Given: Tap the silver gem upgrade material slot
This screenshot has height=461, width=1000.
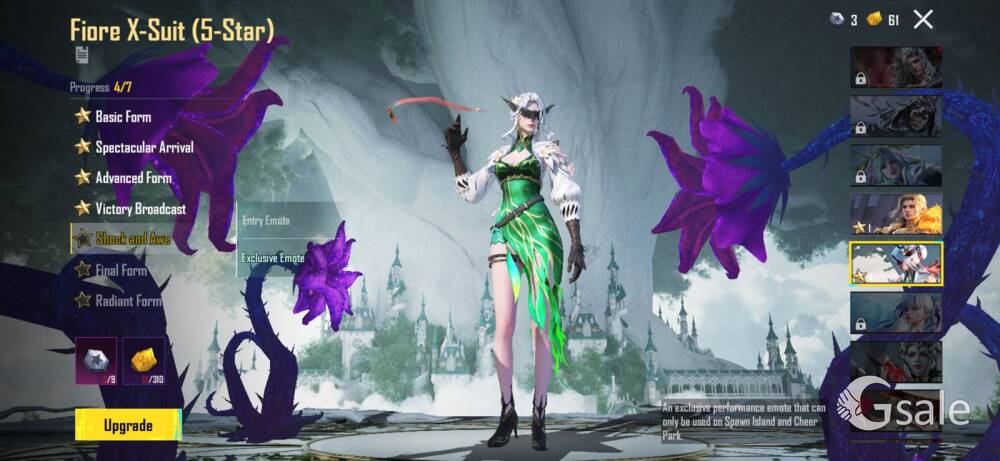Looking at the screenshot, I should coord(96,361).
